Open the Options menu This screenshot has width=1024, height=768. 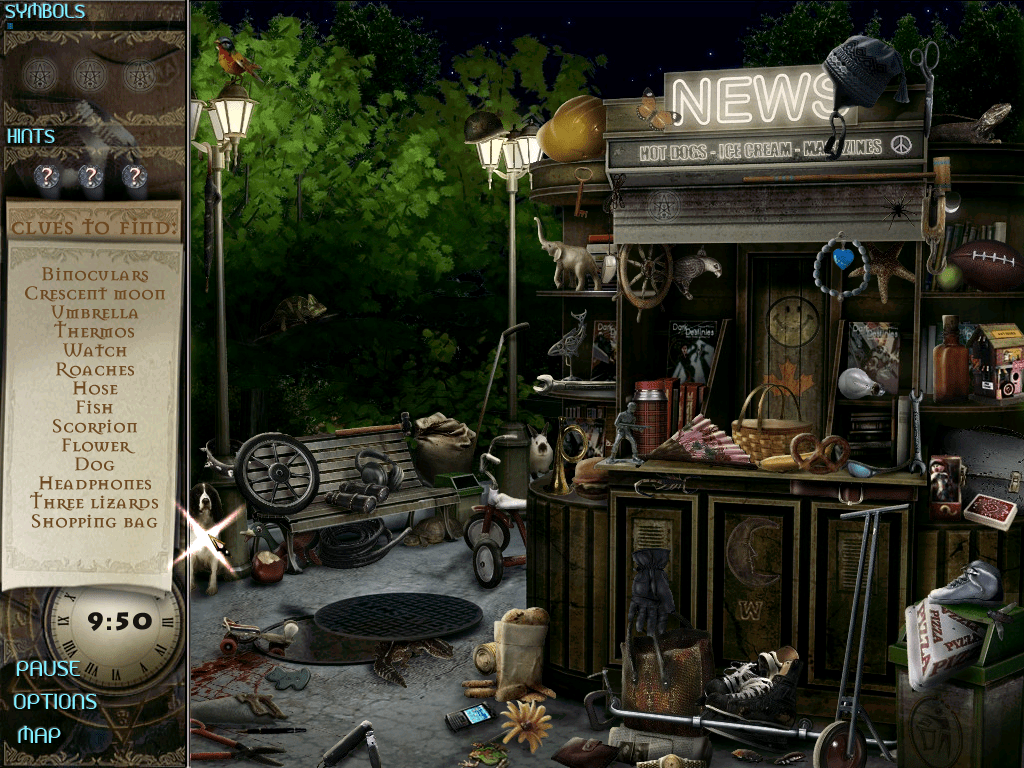(x=55, y=701)
